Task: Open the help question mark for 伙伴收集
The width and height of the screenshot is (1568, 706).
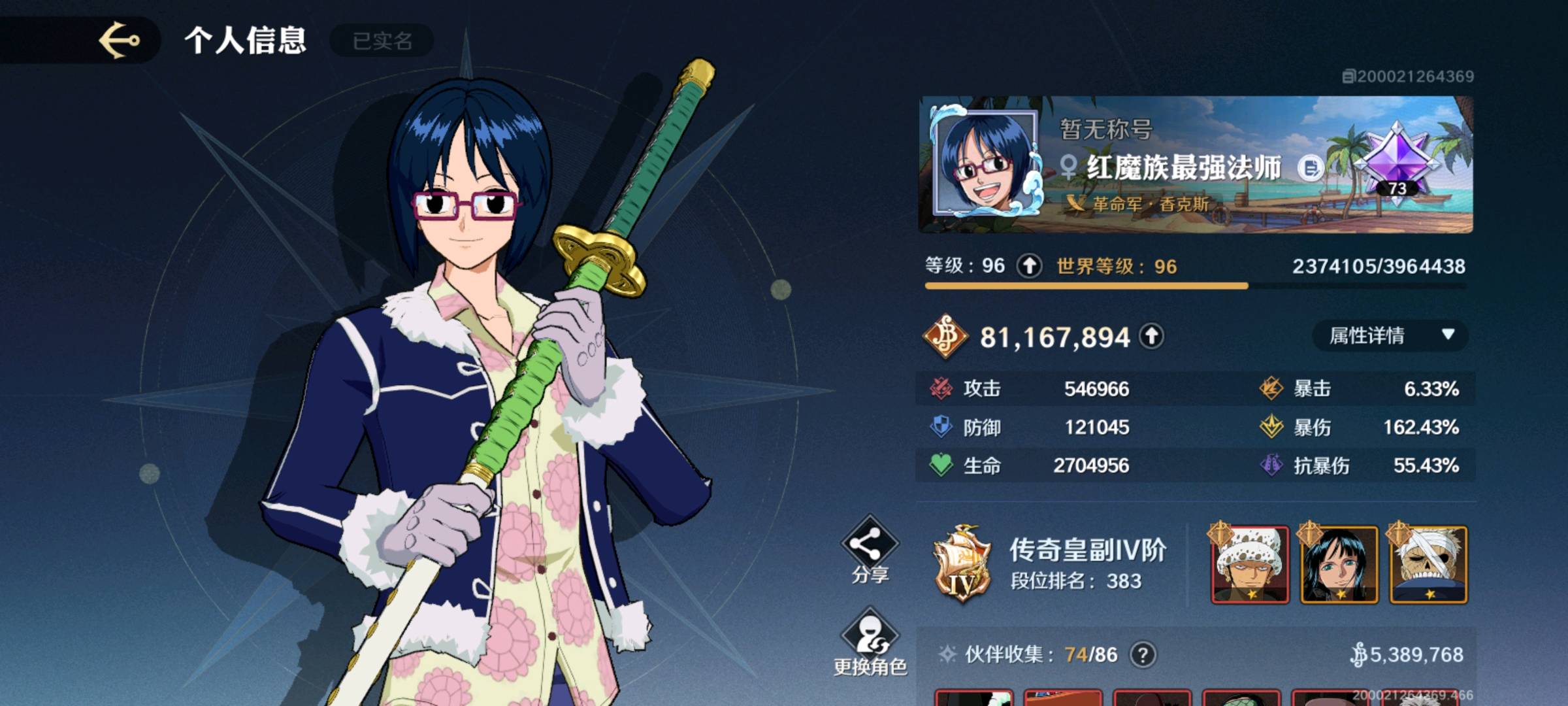Action: click(x=1143, y=654)
